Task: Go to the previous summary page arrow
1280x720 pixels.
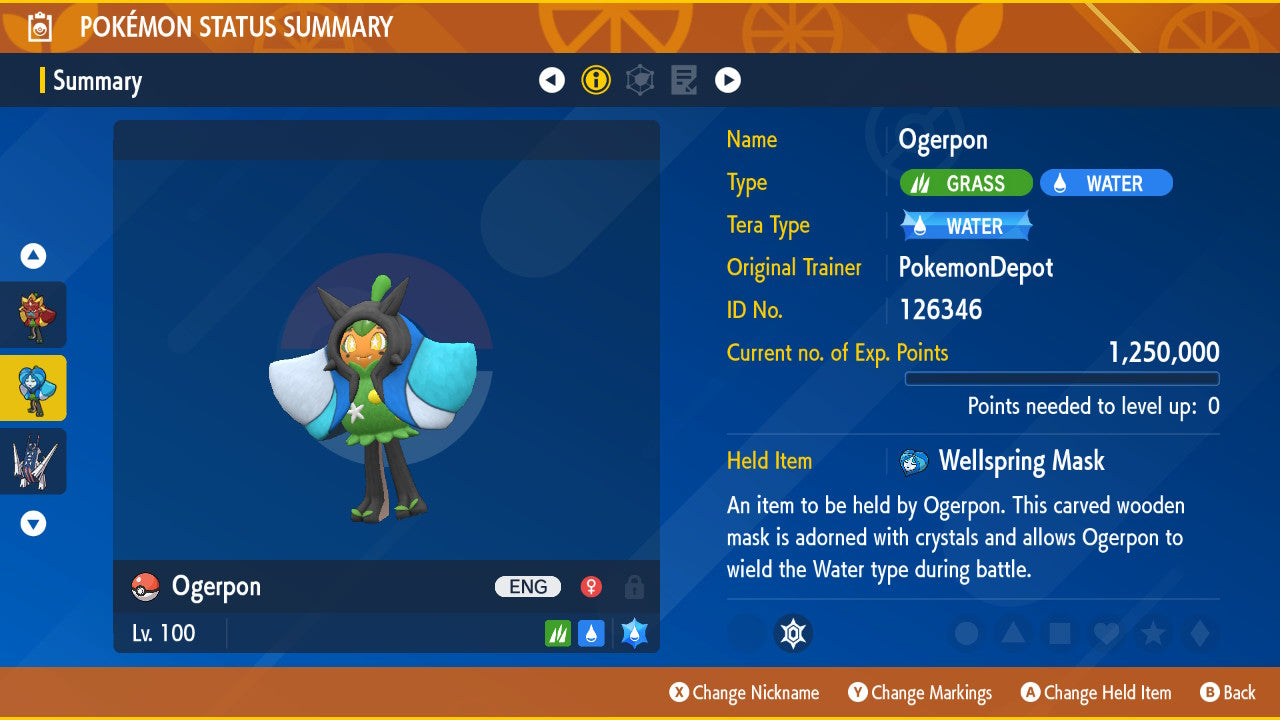Action: (x=552, y=80)
